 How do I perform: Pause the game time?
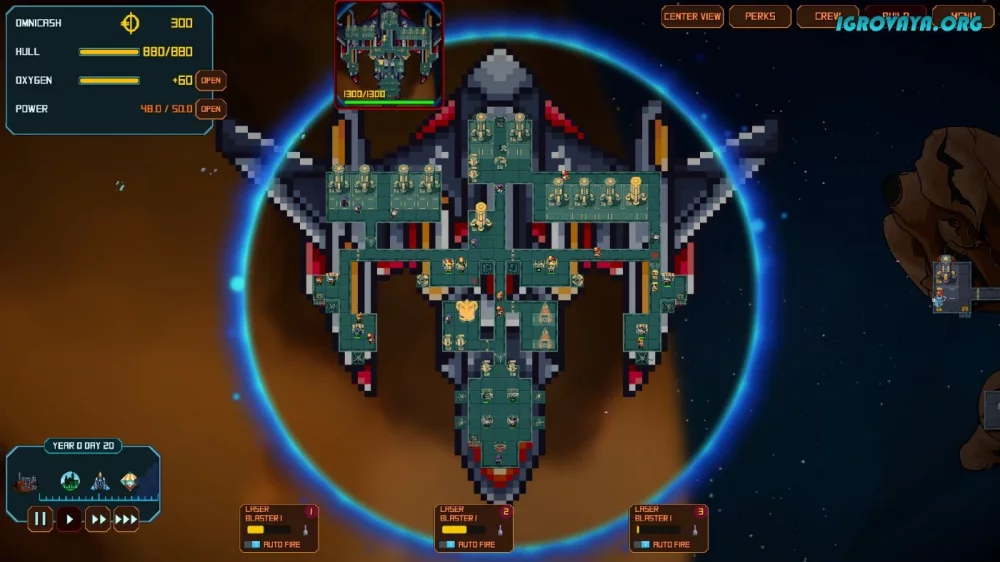(40, 519)
